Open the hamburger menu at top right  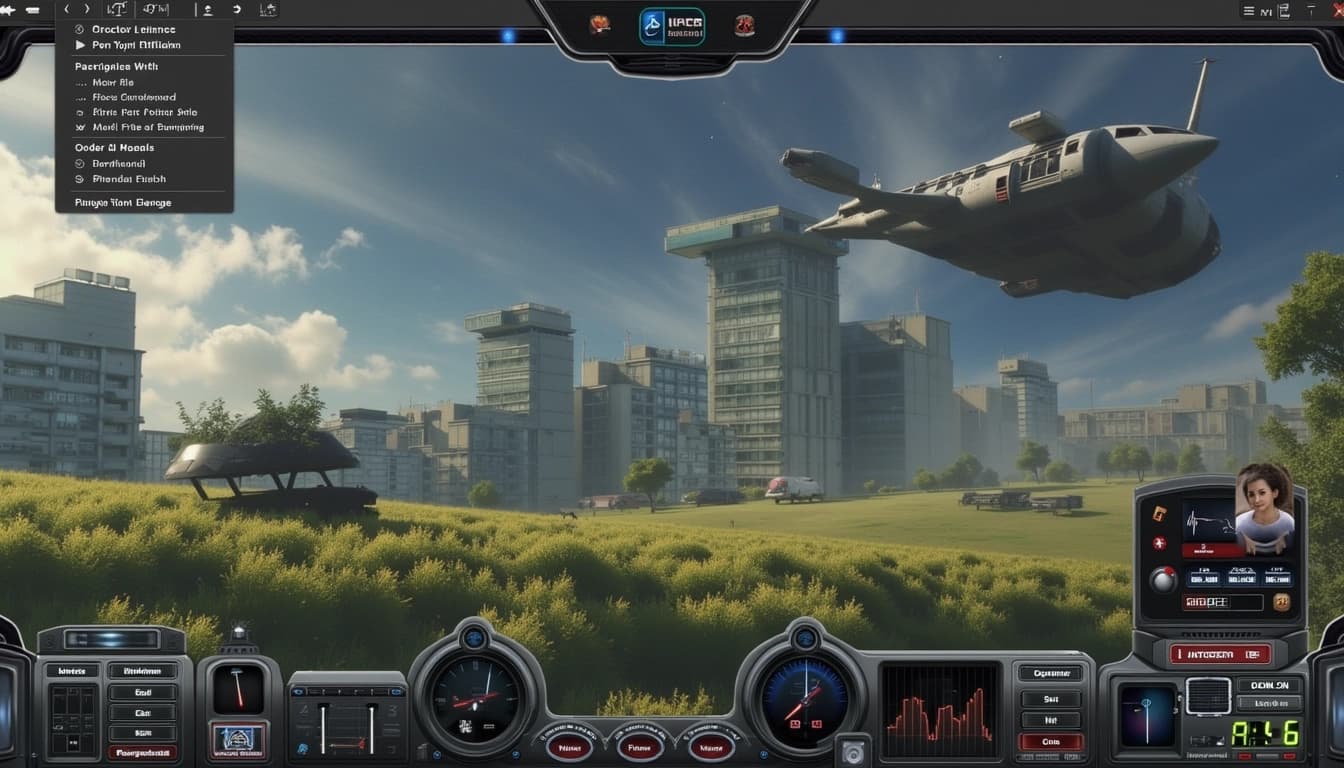[1248, 11]
